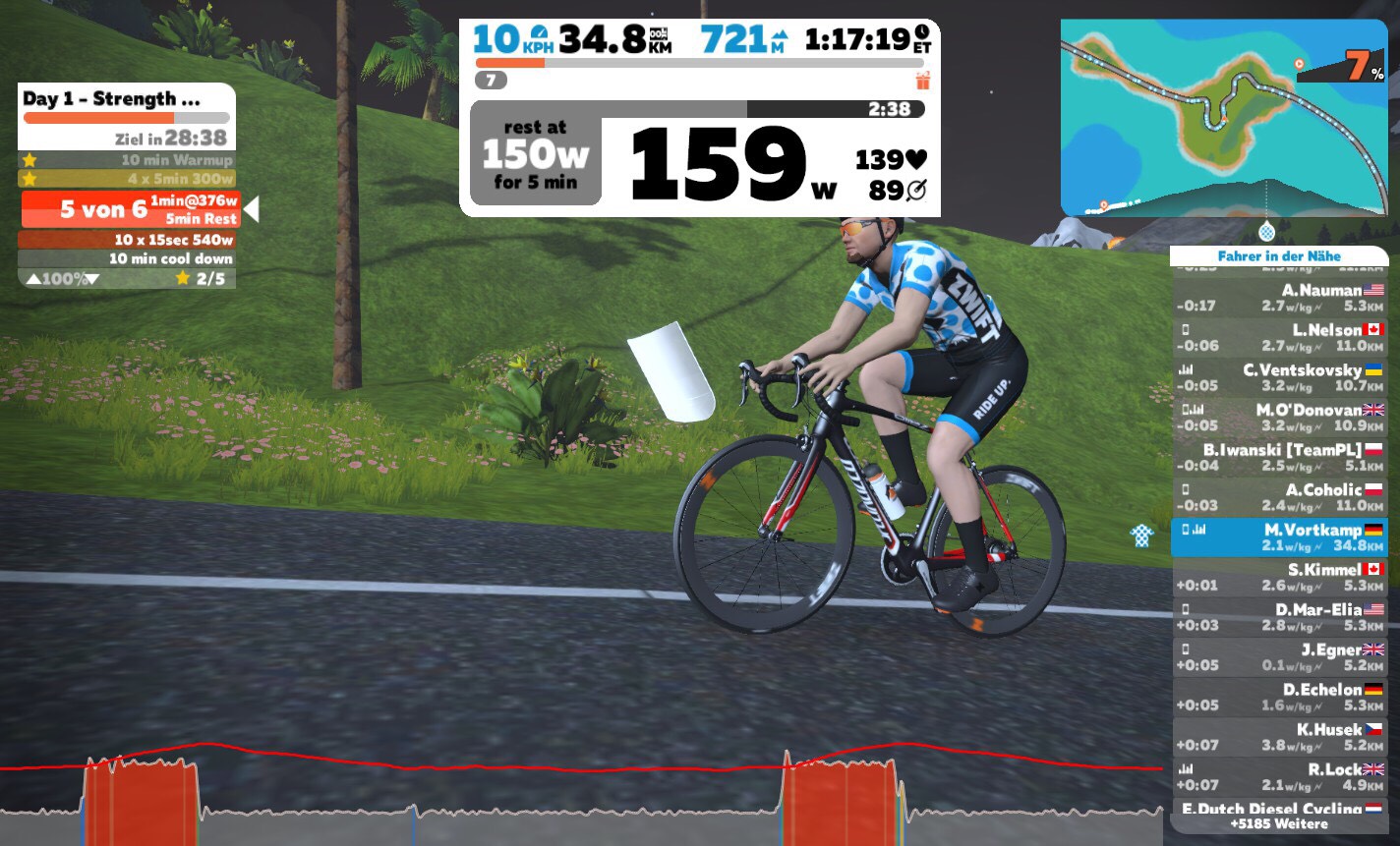The image size is (1400, 846).
Task: Select the 10 min cool down block
Action: 127,259
